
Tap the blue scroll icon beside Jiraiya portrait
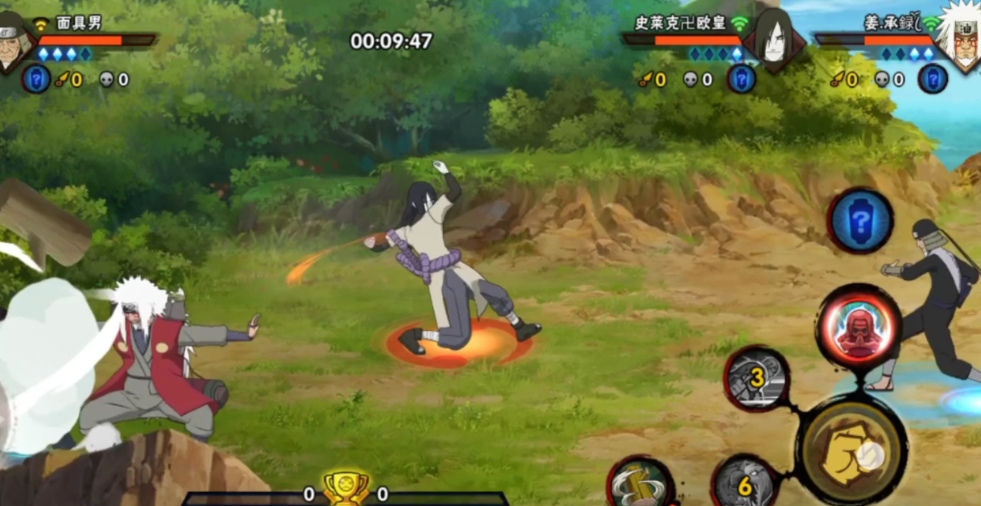(932, 79)
